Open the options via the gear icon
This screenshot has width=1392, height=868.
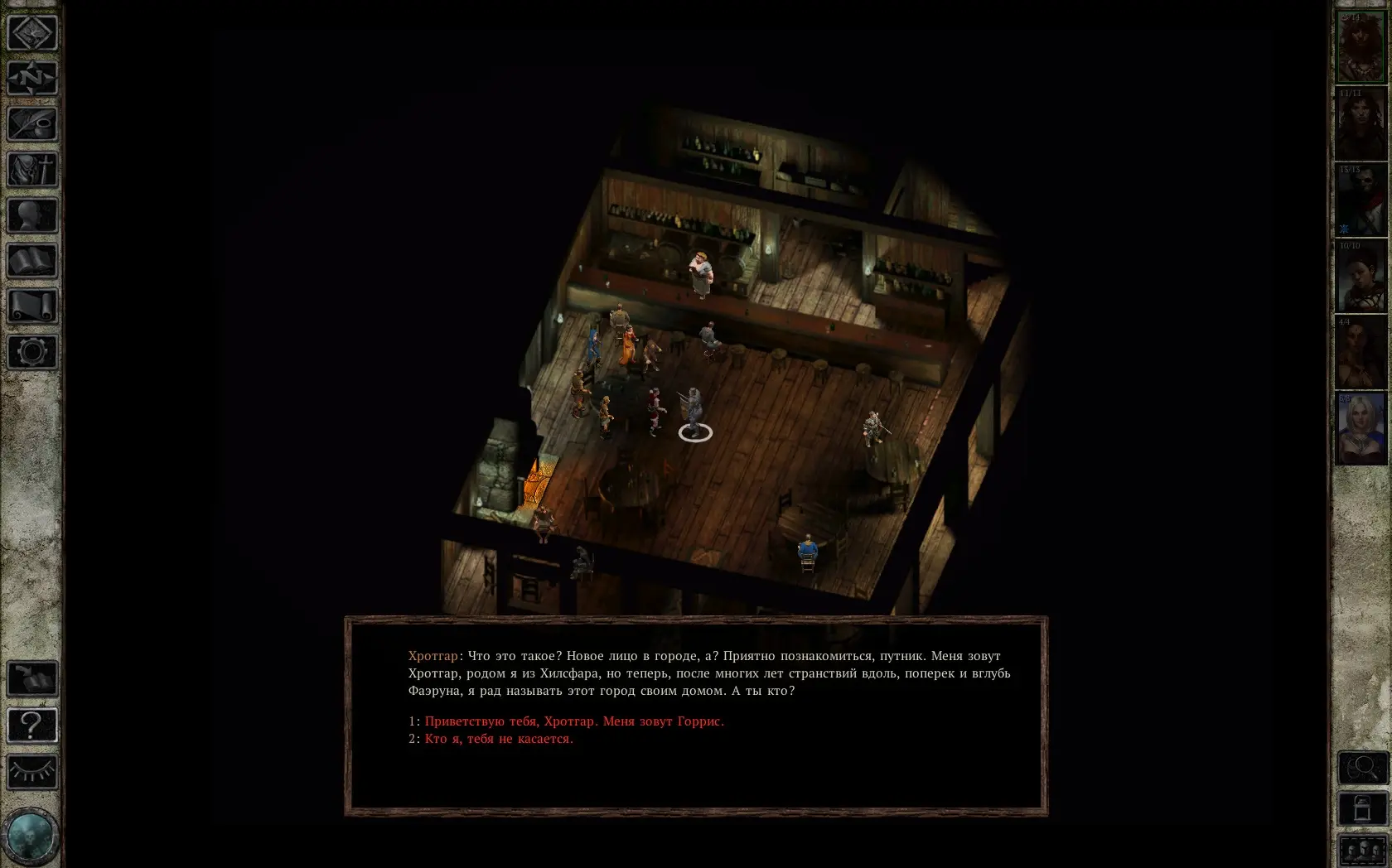click(32, 352)
